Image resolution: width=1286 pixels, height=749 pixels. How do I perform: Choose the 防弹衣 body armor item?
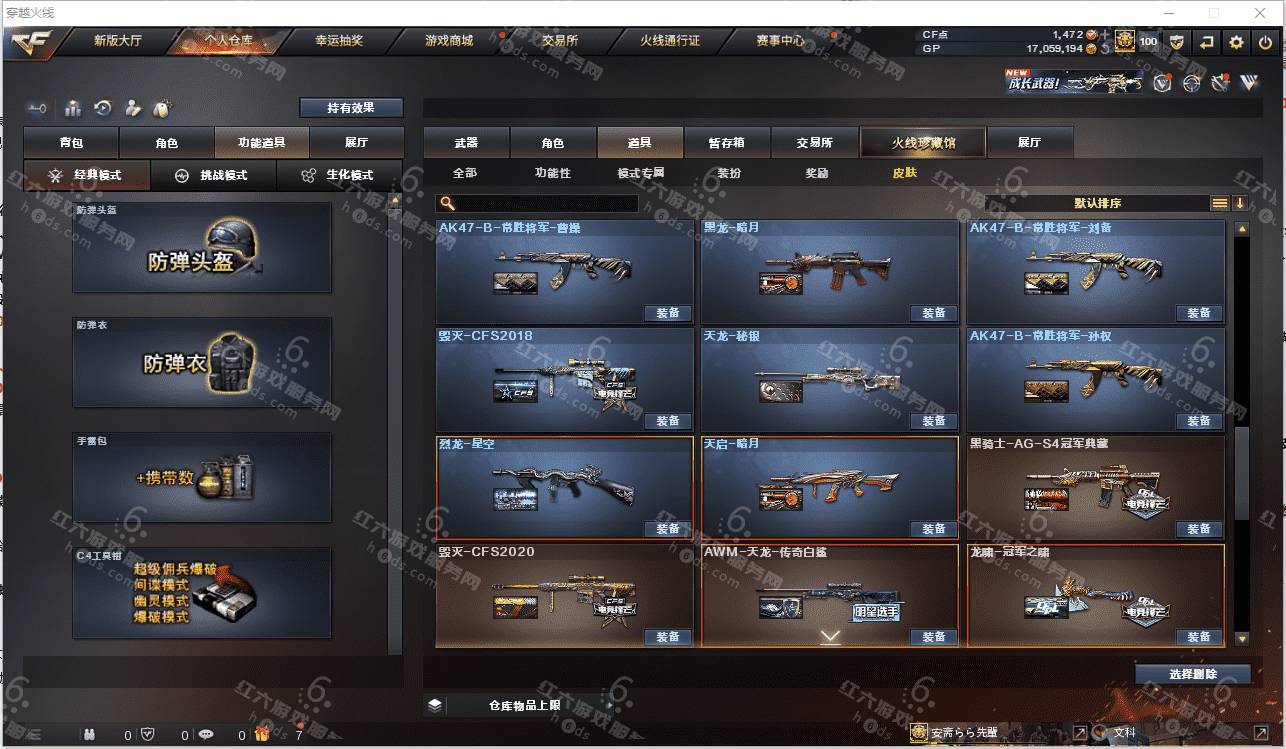click(202, 363)
